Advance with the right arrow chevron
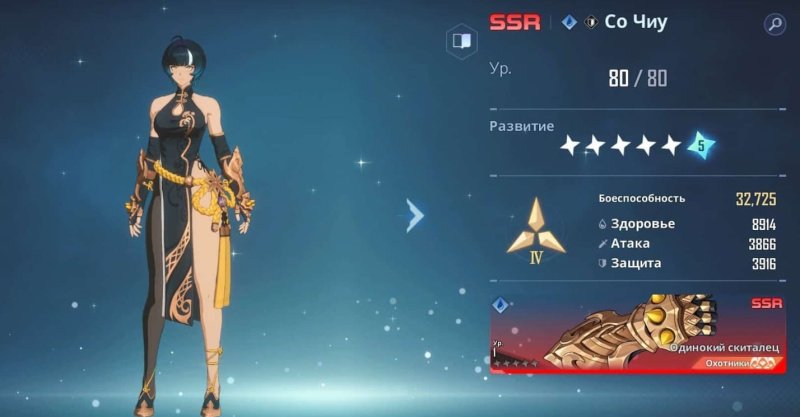Image resolution: width=800 pixels, height=417 pixels. 415,213
